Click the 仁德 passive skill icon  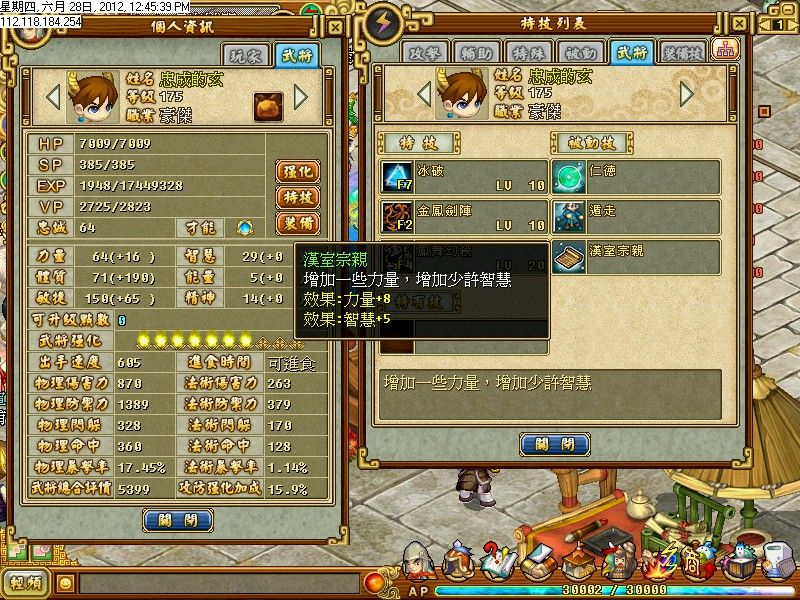tap(568, 177)
